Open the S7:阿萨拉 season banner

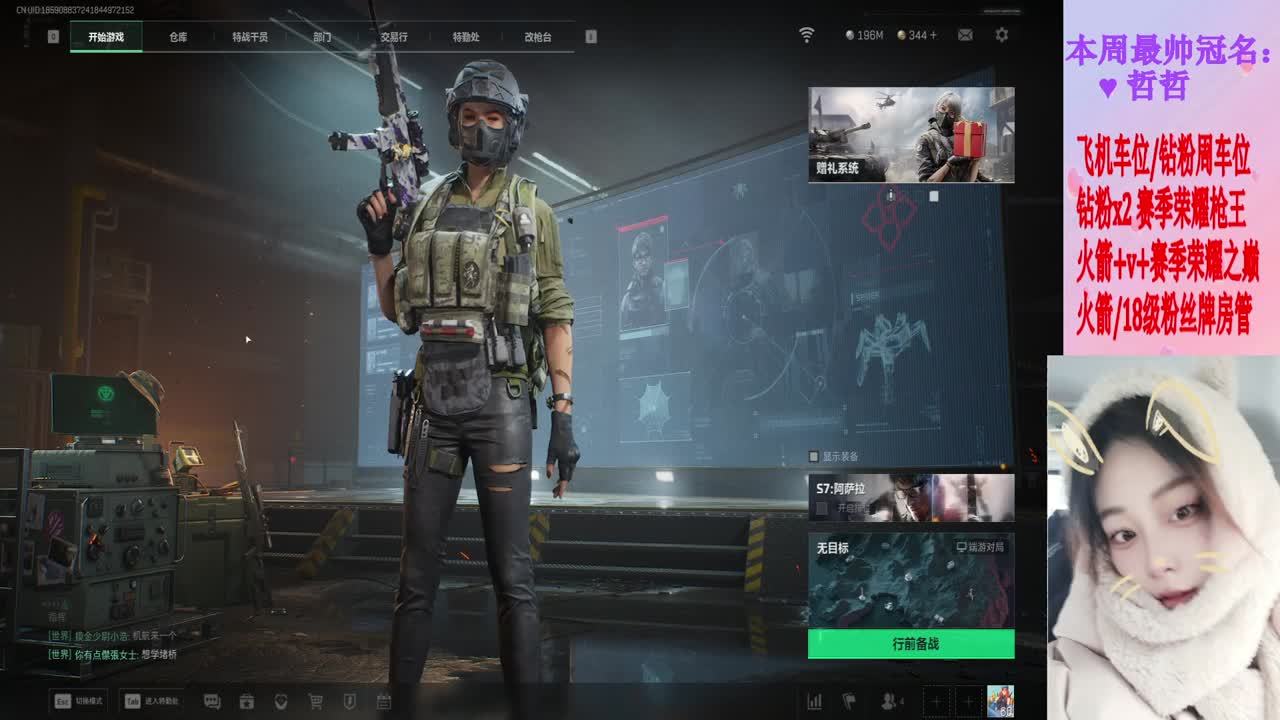[x=911, y=497]
